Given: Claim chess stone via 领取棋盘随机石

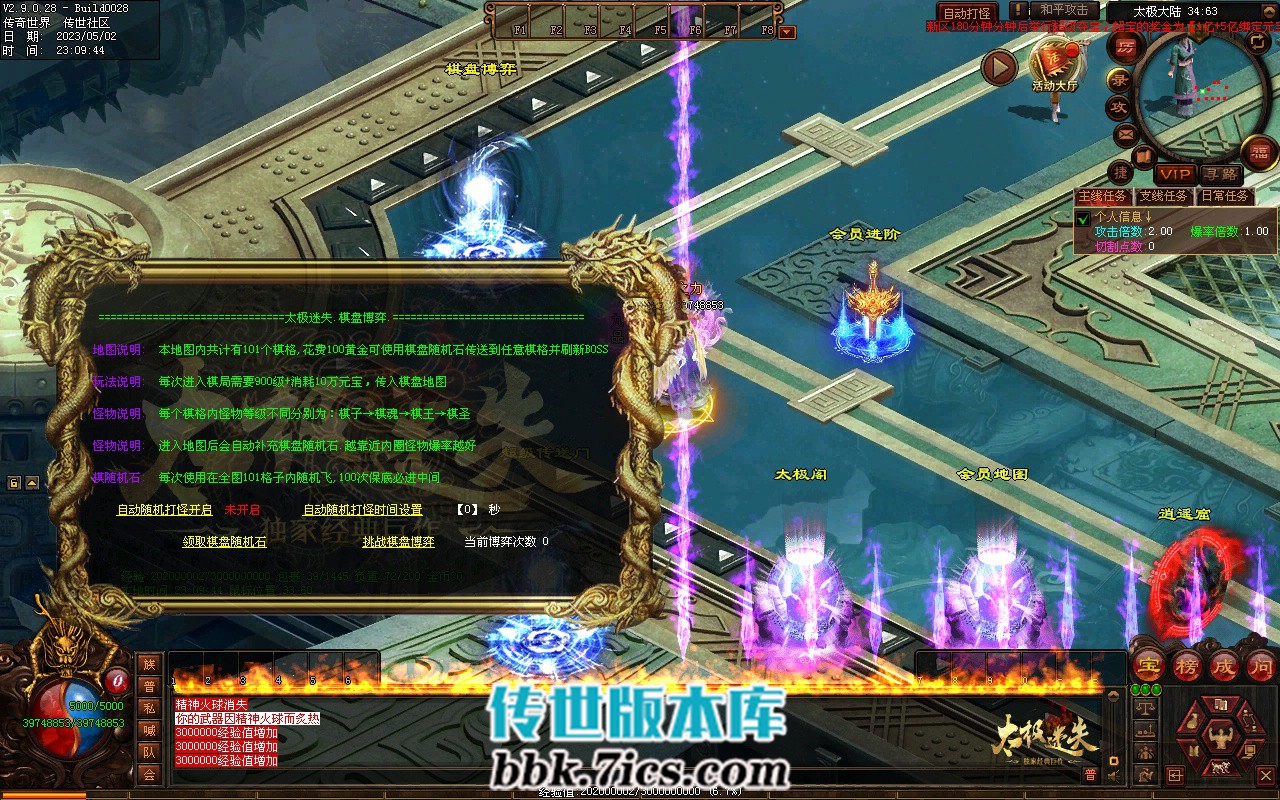Looking at the screenshot, I should tap(224, 541).
